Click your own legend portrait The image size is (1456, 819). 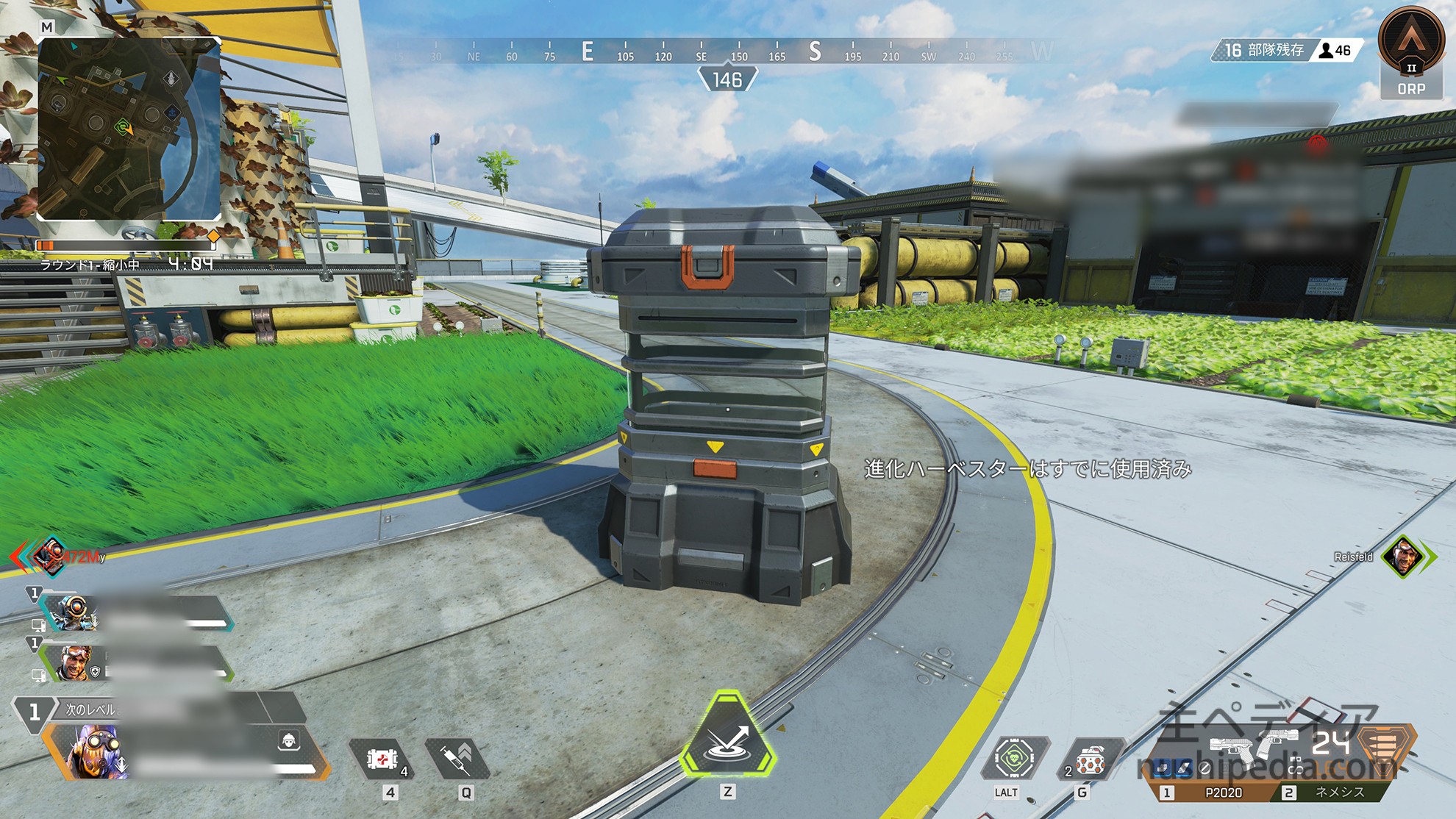pyautogui.click(x=96, y=751)
